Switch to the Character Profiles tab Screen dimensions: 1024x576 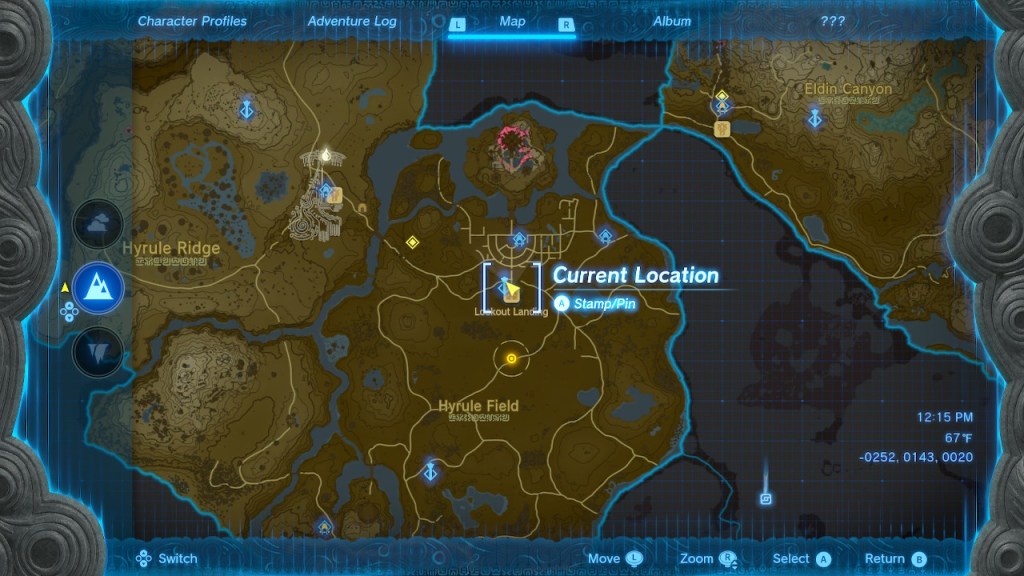(x=192, y=21)
